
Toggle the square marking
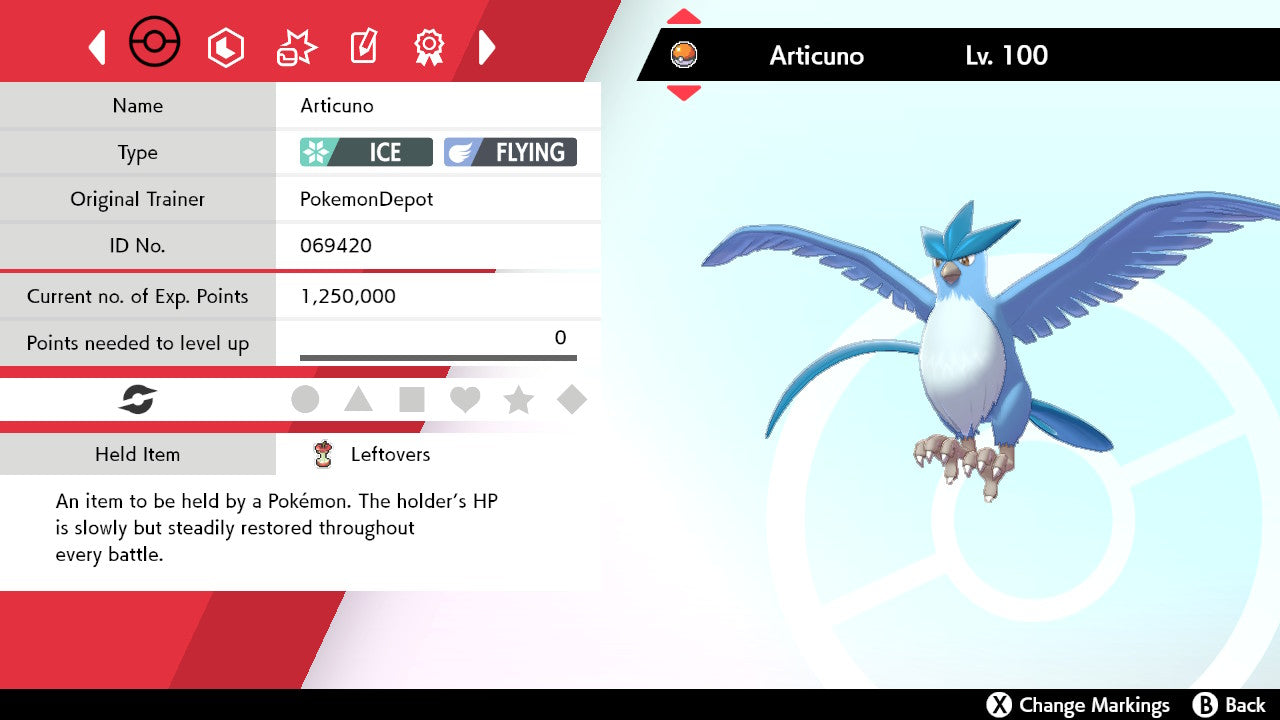click(x=411, y=400)
